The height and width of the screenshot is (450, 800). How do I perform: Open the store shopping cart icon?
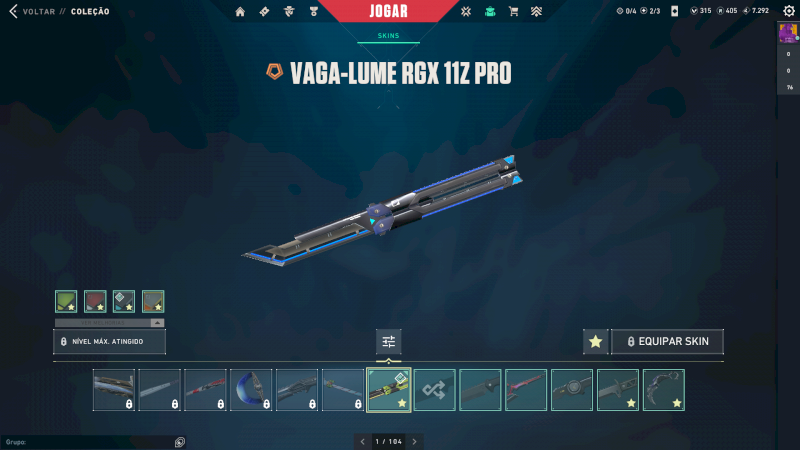(513, 12)
